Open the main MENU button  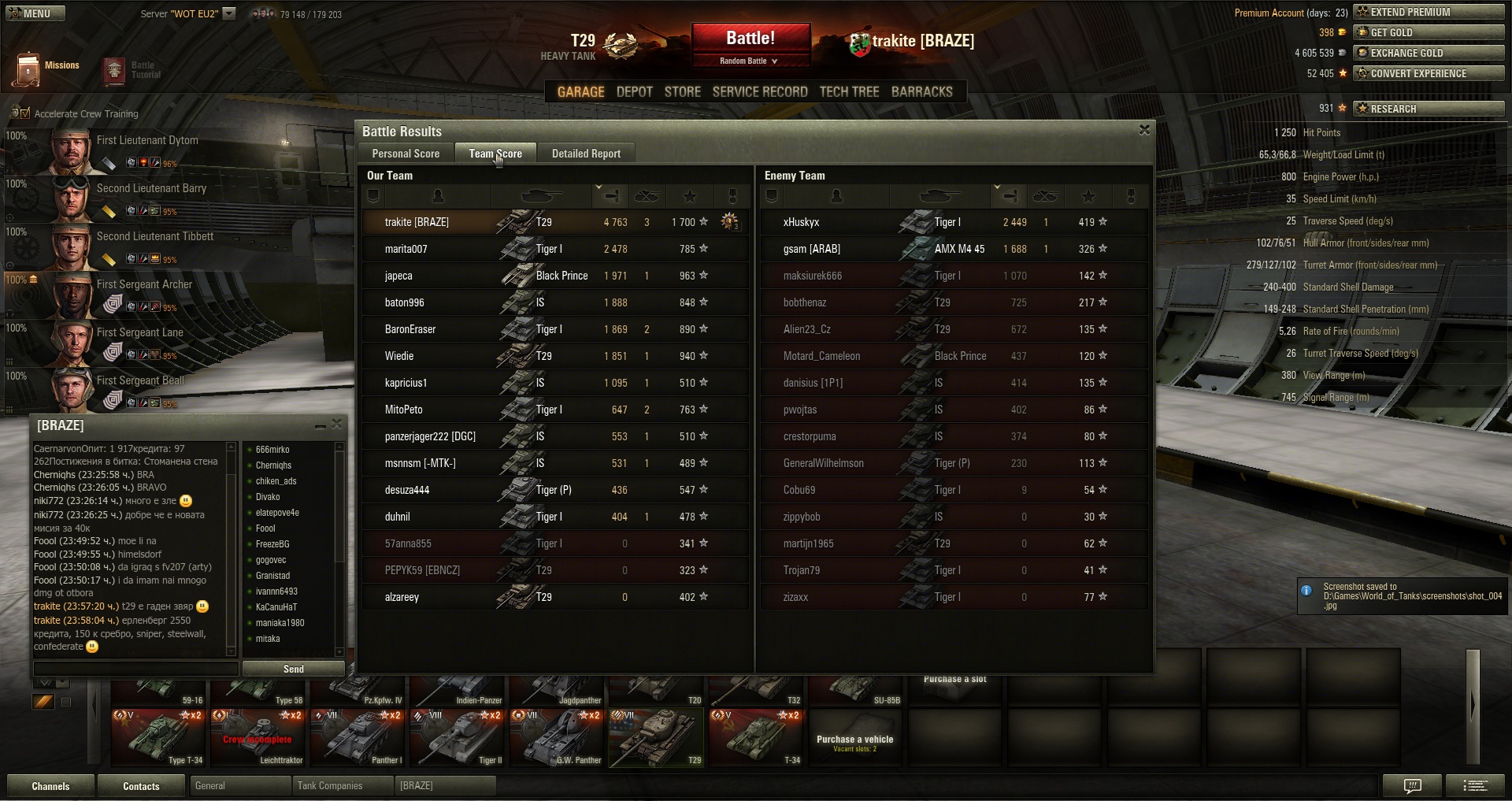coord(34,13)
